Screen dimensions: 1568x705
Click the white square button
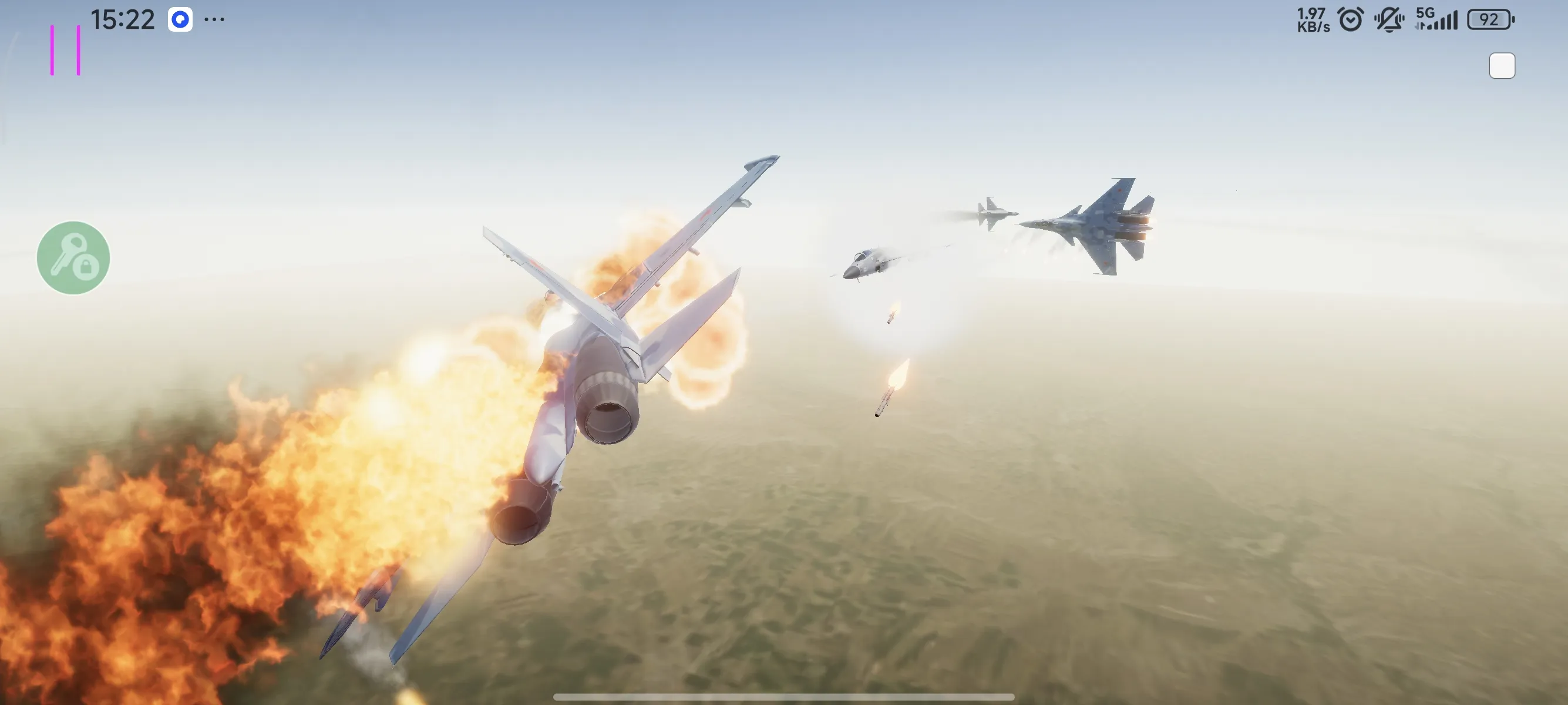[x=1502, y=66]
